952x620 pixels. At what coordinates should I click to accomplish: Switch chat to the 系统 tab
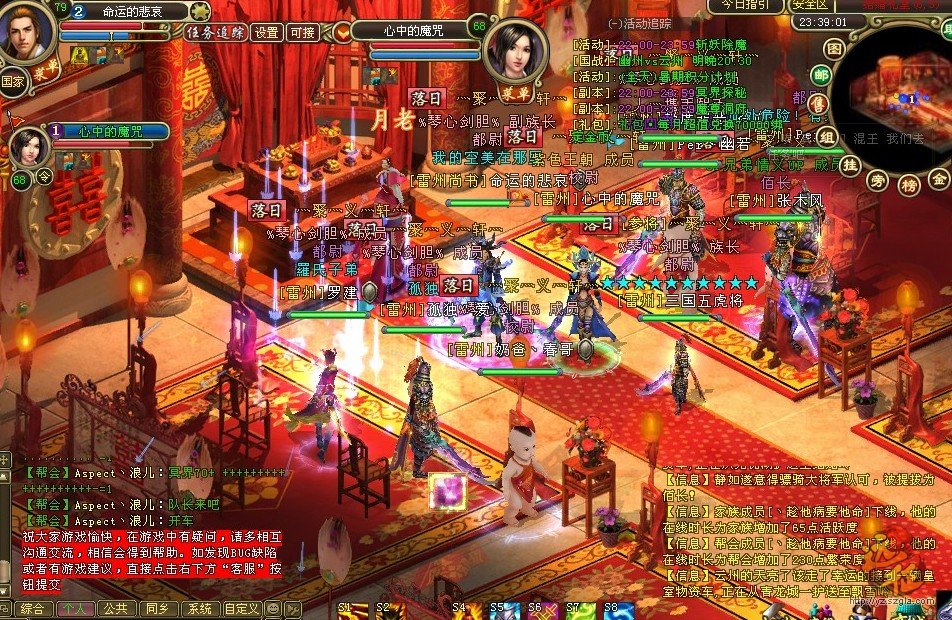(x=199, y=608)
